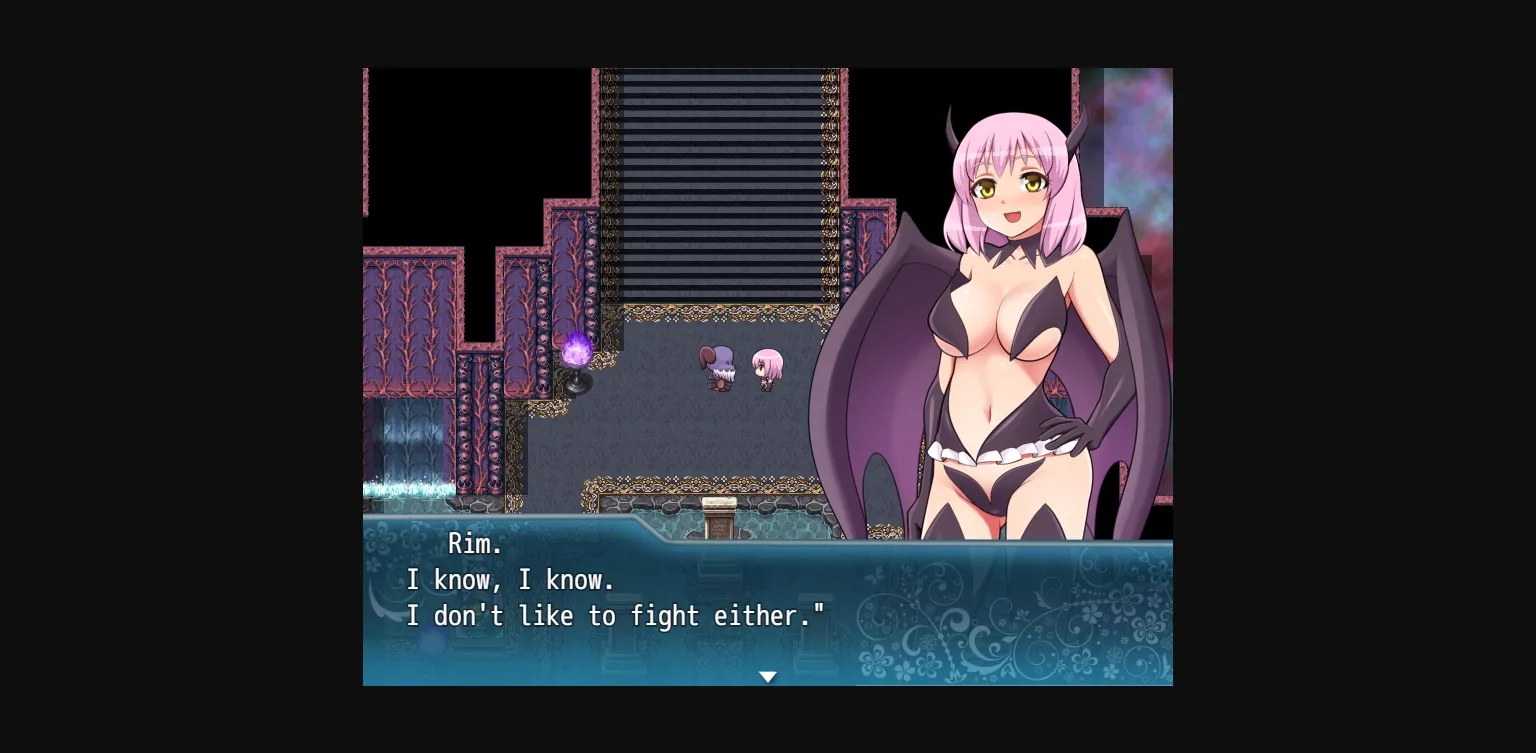
Task: Click the continue arrow below the dialogue
Action: tap(768, 676)
